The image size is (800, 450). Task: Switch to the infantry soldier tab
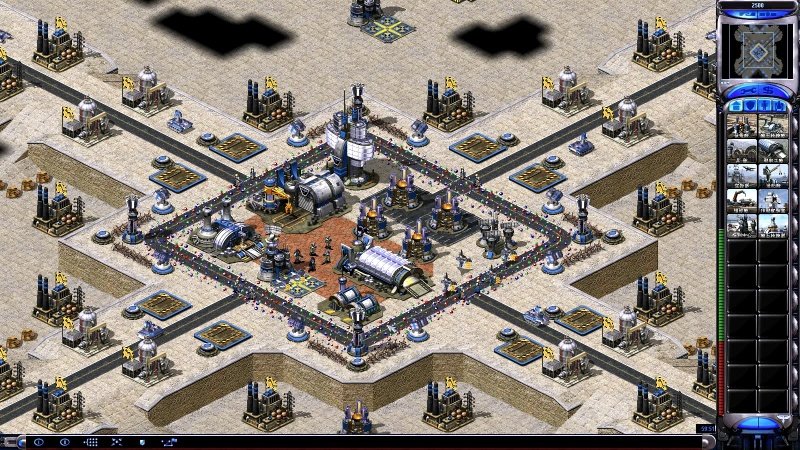[x=765, y=103]
